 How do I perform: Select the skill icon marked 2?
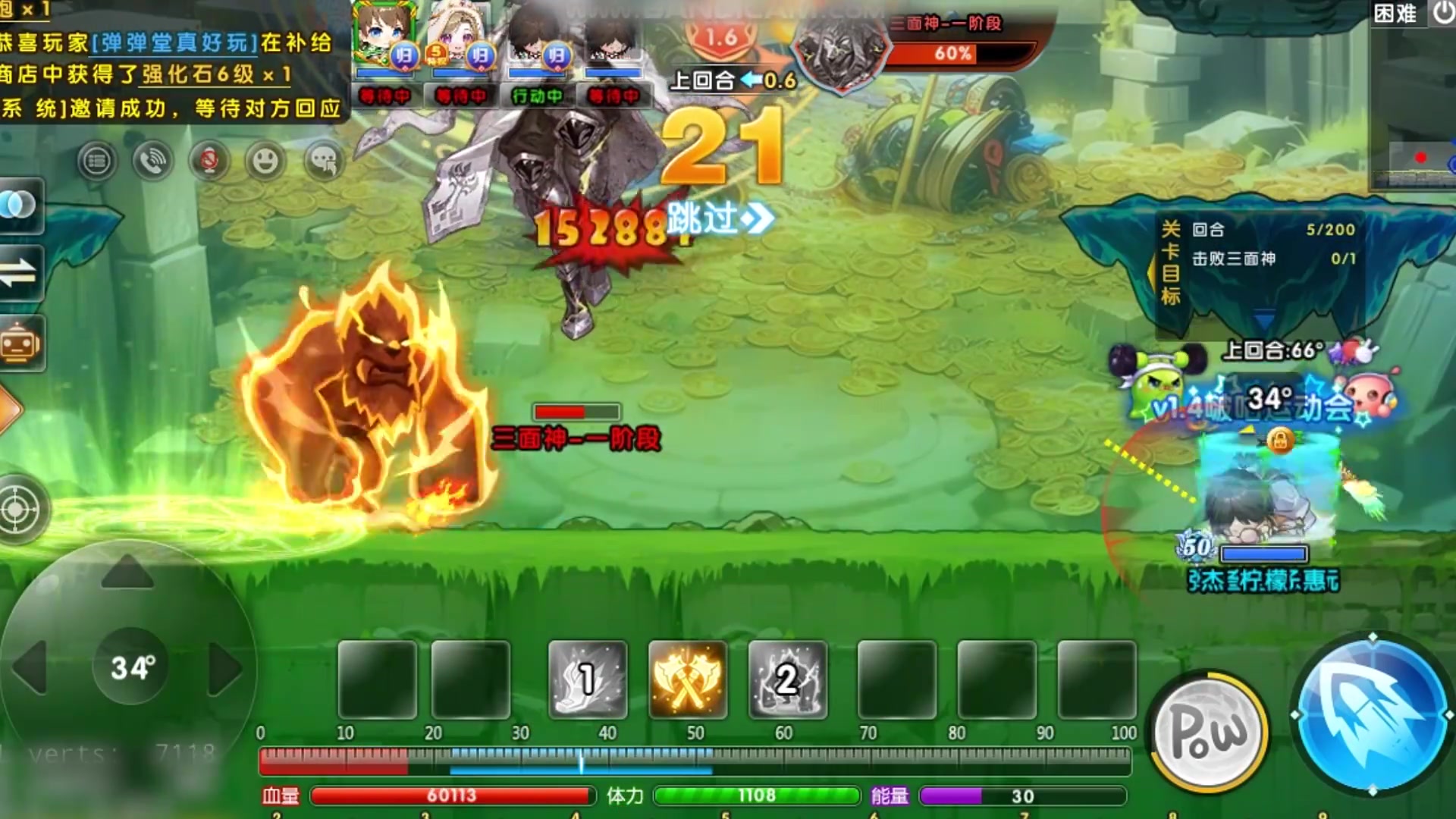787,680
